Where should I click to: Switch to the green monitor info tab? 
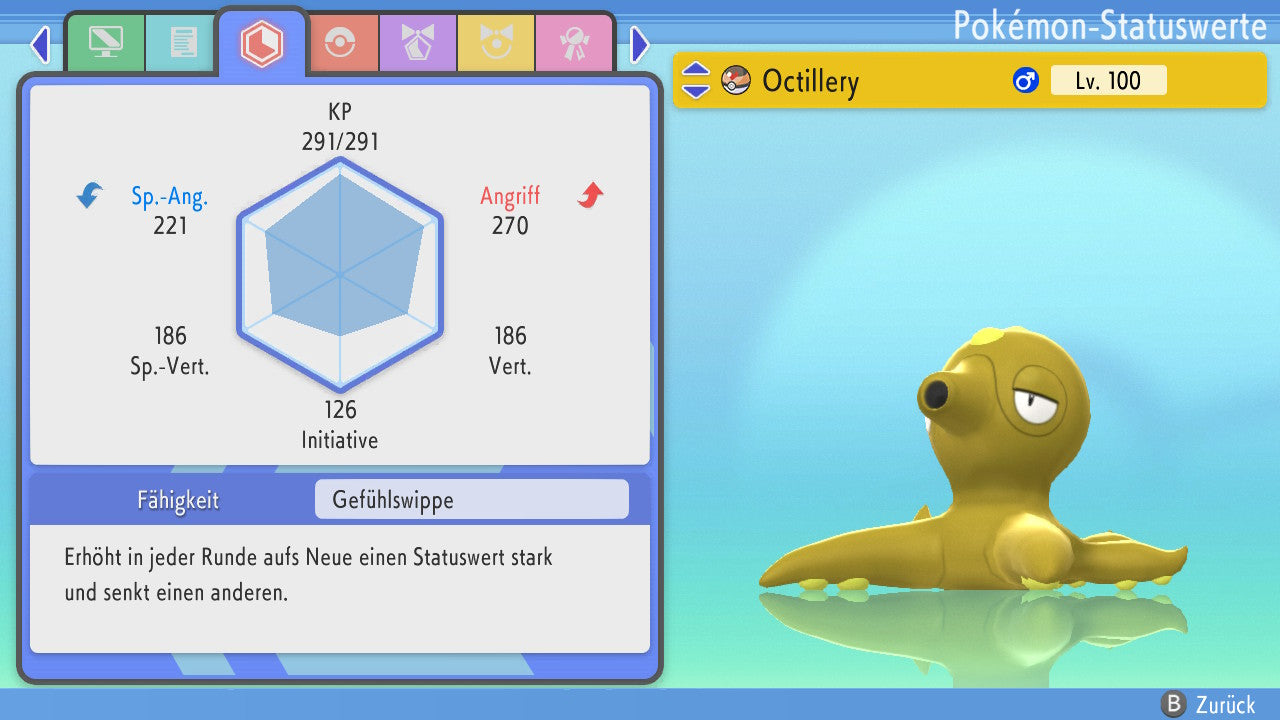click(105, 43)
